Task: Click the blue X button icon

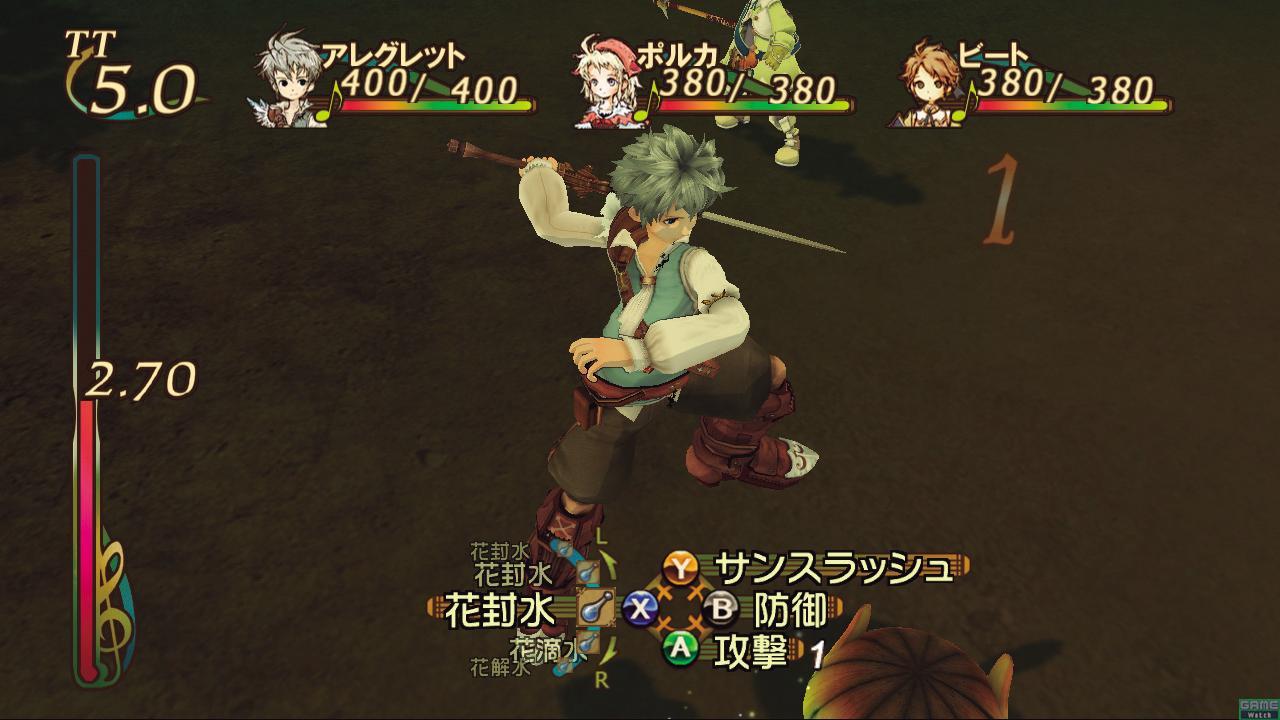Action: coord(638,606)
